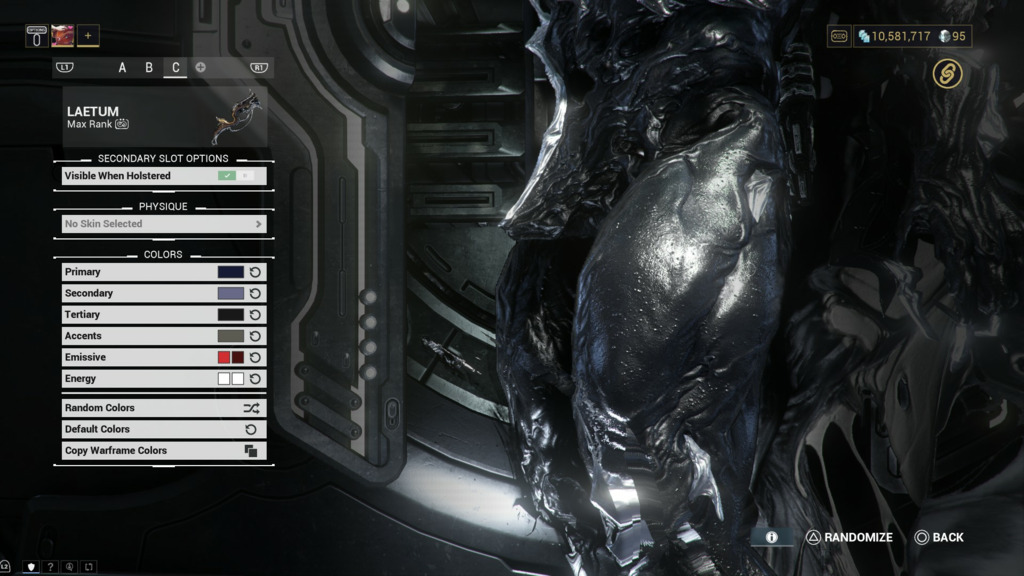Screen dimensions: 1024x576
Task: Go Back from the appearance screen
Action: click(x=939, y=538)
